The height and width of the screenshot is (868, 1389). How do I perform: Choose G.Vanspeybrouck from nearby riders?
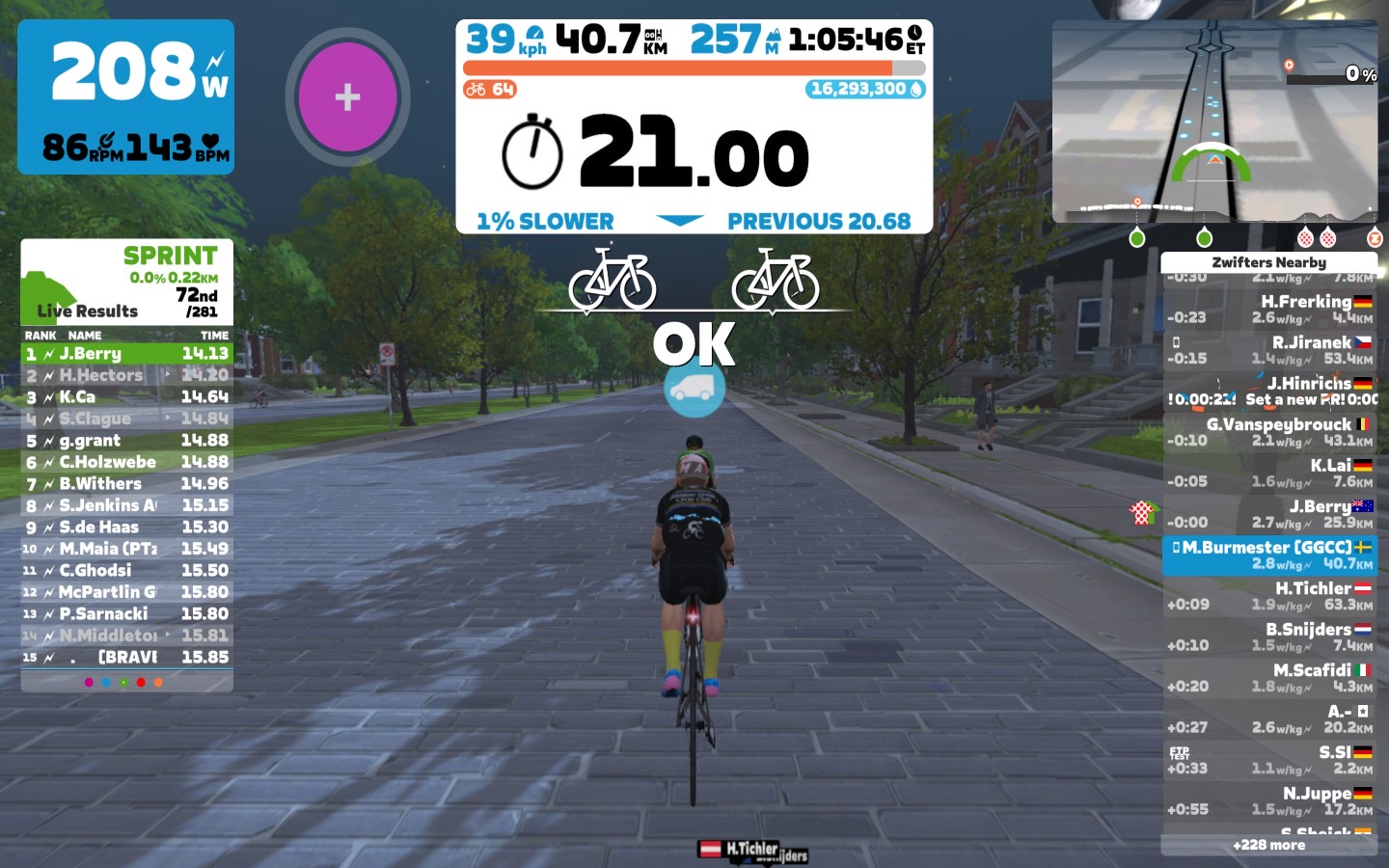tap(1269, 432)
